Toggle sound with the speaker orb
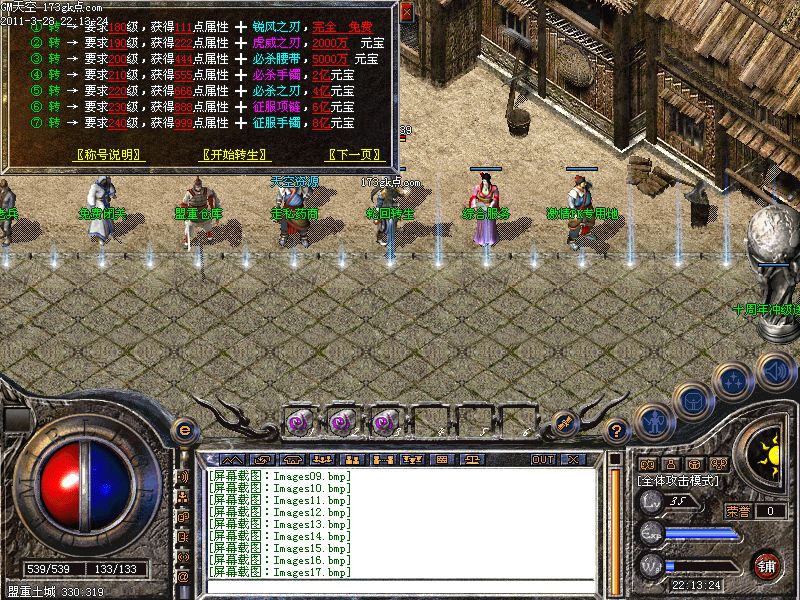 (774, 371)
